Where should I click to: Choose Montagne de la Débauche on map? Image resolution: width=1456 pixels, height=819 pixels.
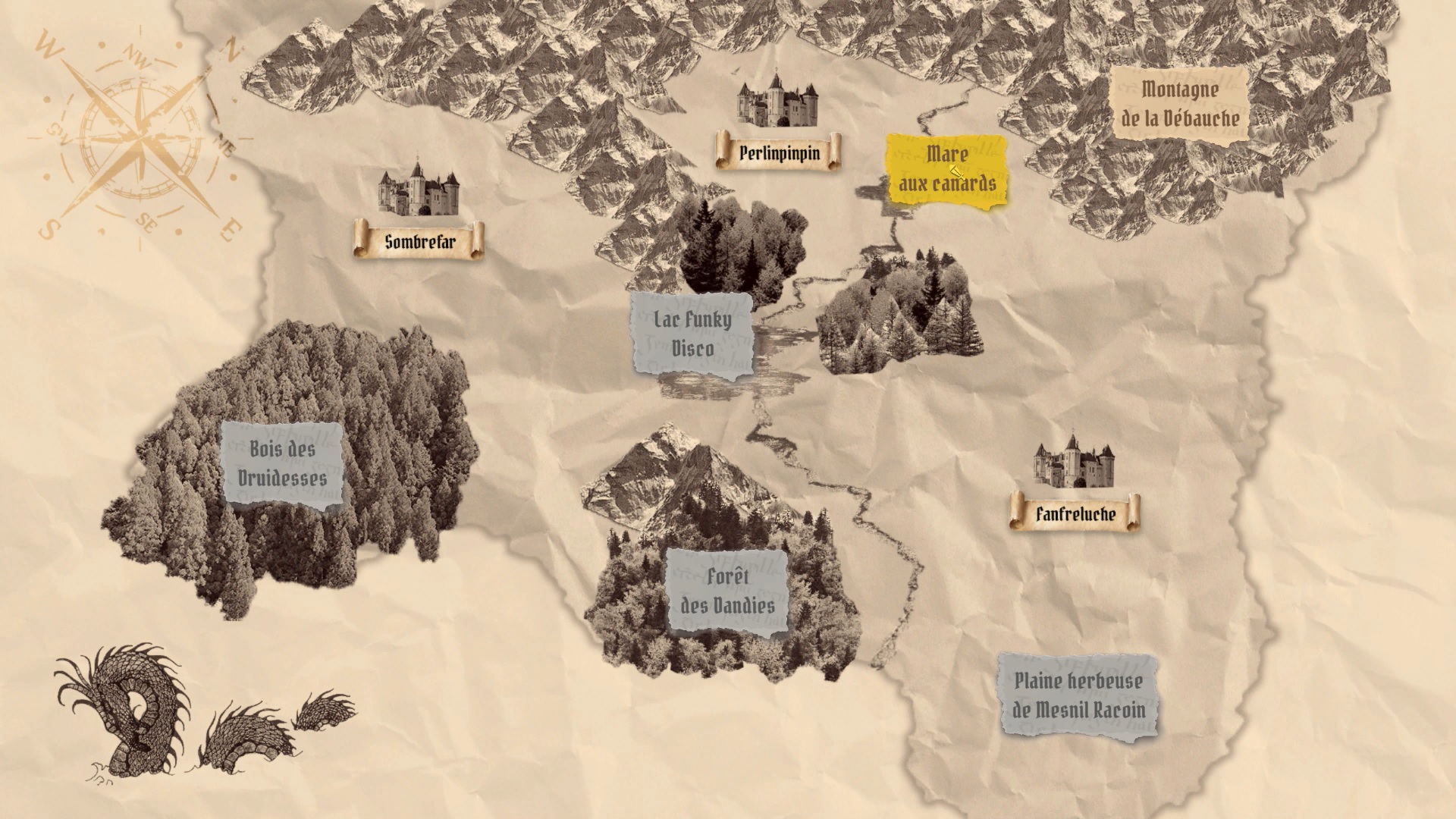(1180, 104)
